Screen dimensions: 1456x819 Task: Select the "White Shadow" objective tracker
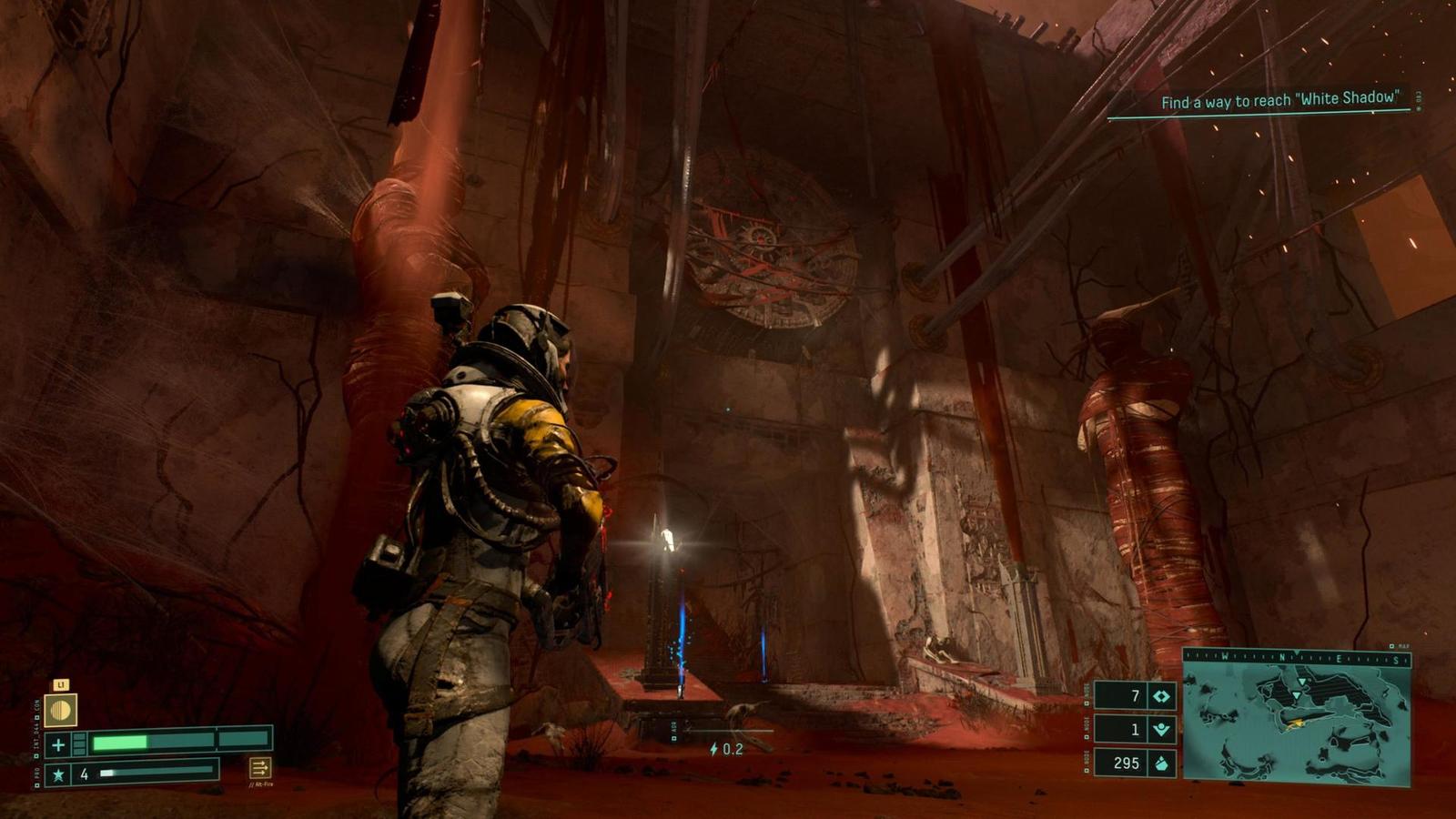pyautogui.click(x=1279, y=100)
